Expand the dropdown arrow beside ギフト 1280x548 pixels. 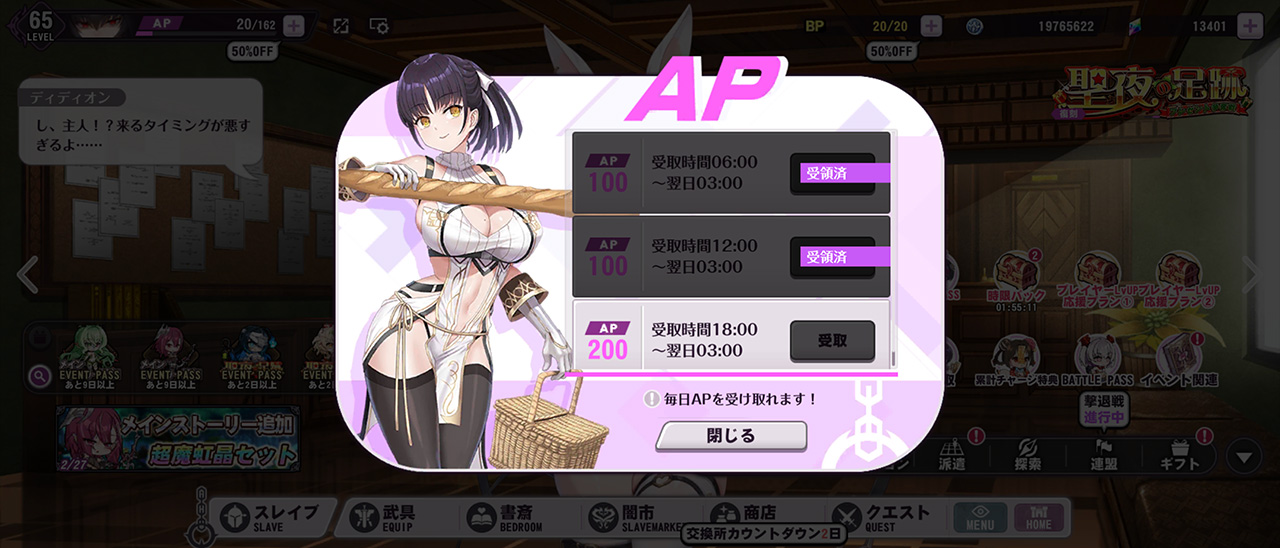click(x=1244, y=458)
